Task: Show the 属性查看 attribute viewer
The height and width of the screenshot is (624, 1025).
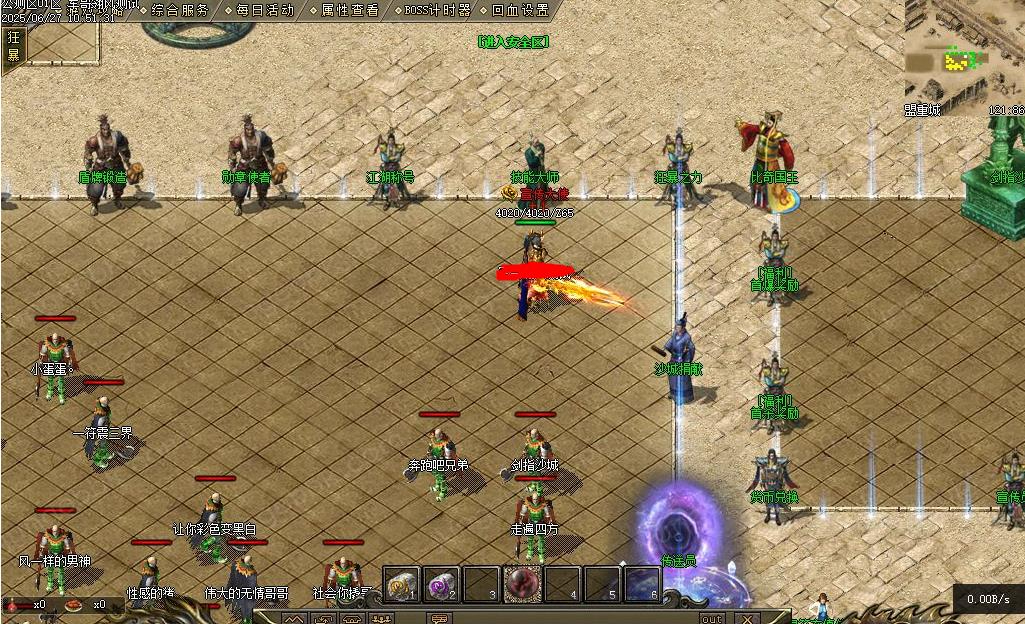Action: click(349, 10)
